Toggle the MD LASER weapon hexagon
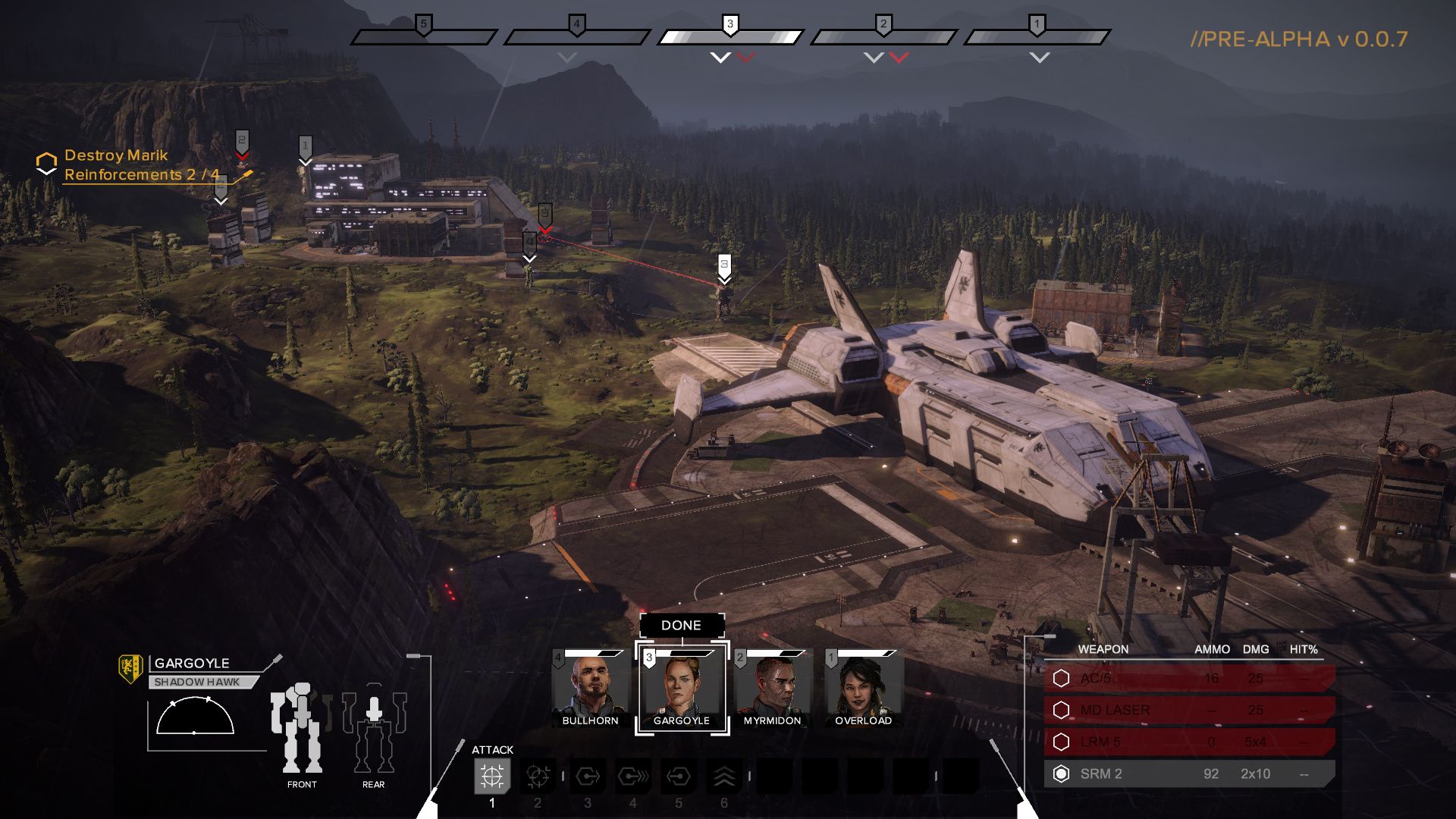Image resolution: width=1456 pixels, height=819 pixels. click(x=1061, y=710)
